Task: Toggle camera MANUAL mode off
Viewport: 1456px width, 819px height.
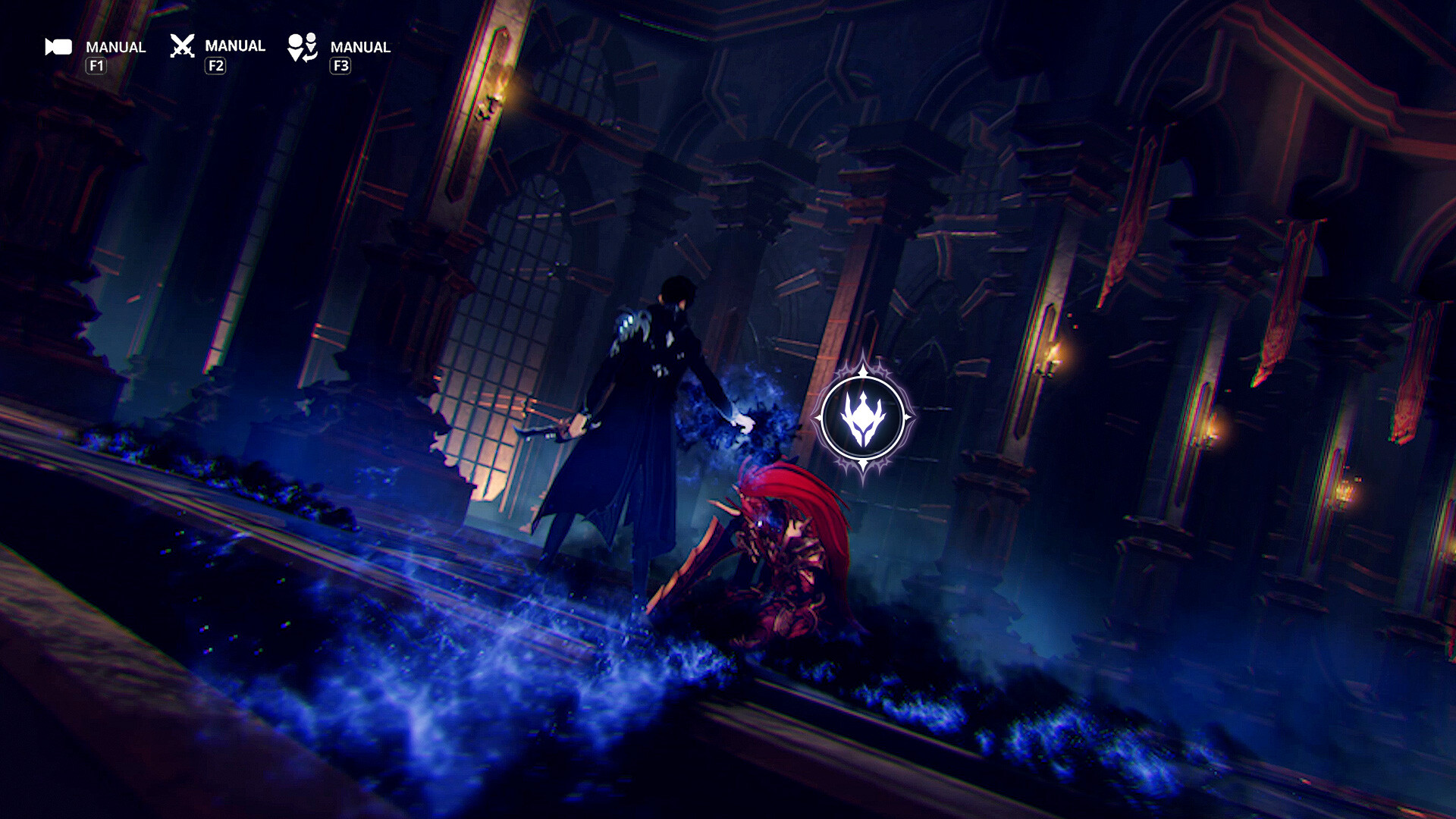Action: [115, 46]
